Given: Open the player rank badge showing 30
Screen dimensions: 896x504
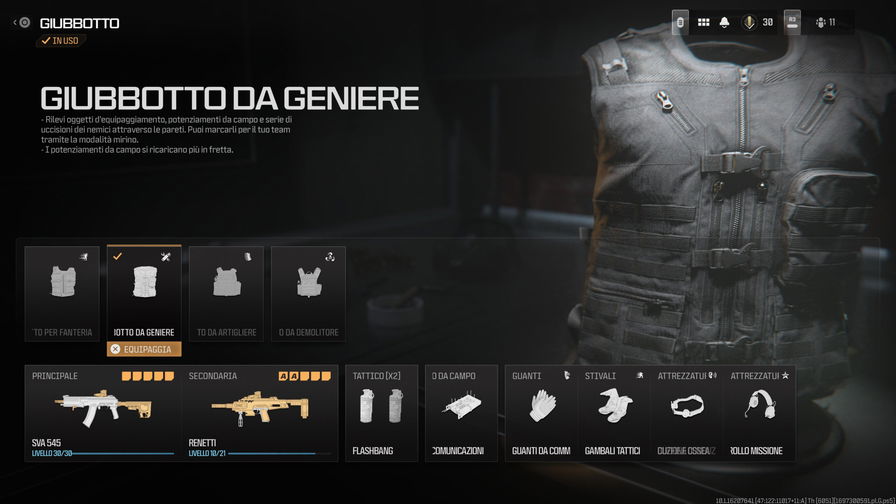Looking at the screenshot, I should (x=757, y=22).
